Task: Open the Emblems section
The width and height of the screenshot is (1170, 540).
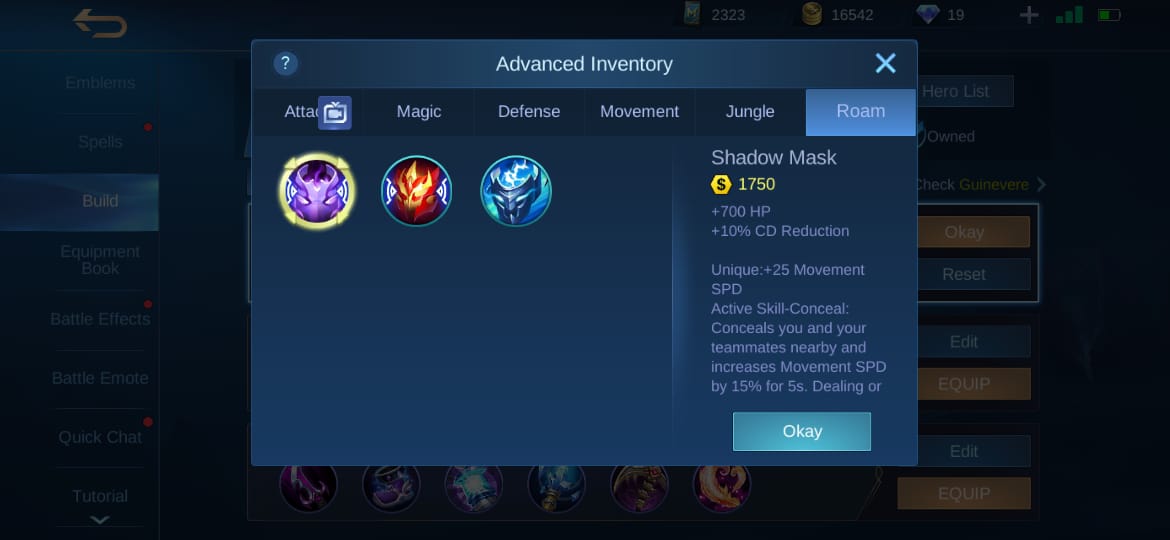Action: click(100, 83)
